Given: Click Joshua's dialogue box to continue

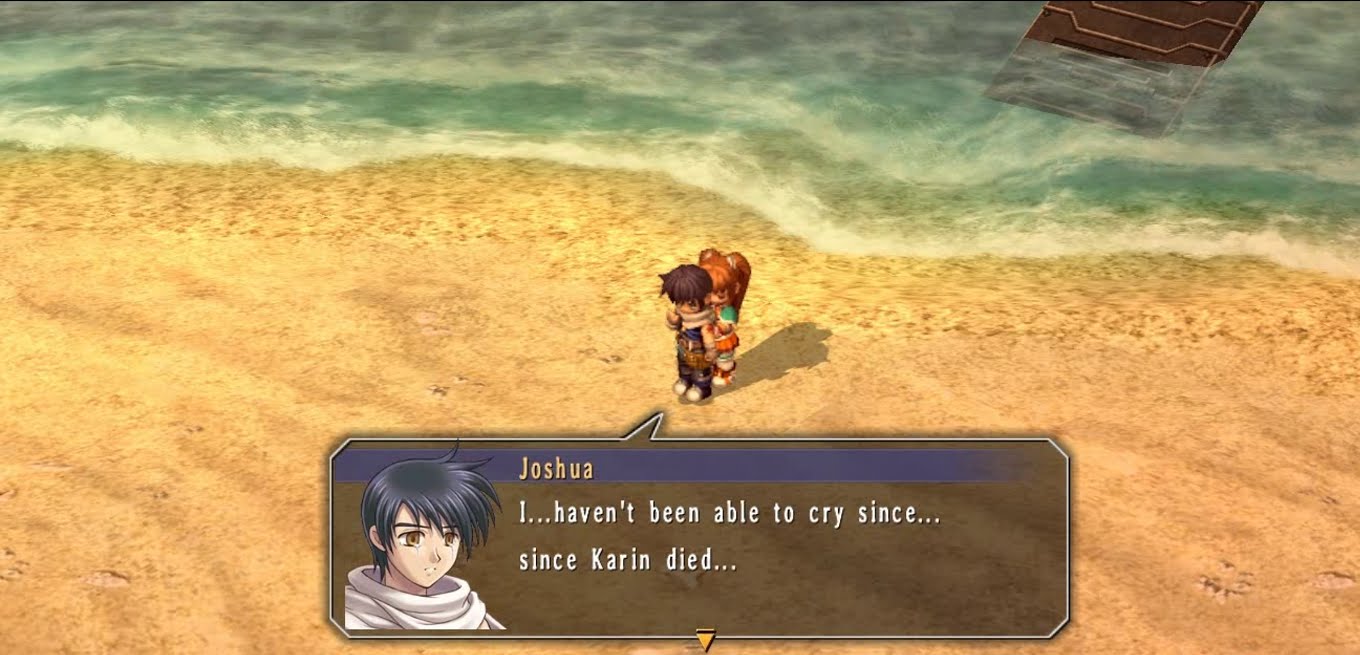Looking at the screenshot, I should [728, 538].
